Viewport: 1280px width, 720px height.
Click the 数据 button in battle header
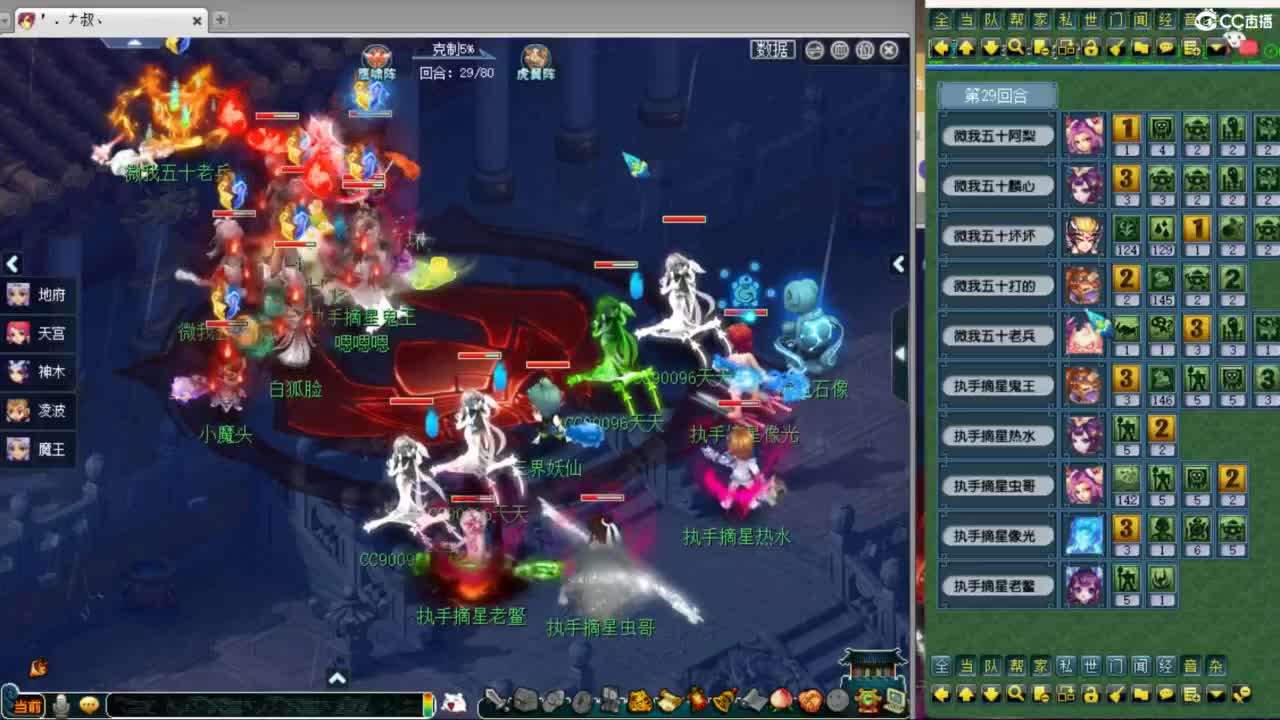773,49
